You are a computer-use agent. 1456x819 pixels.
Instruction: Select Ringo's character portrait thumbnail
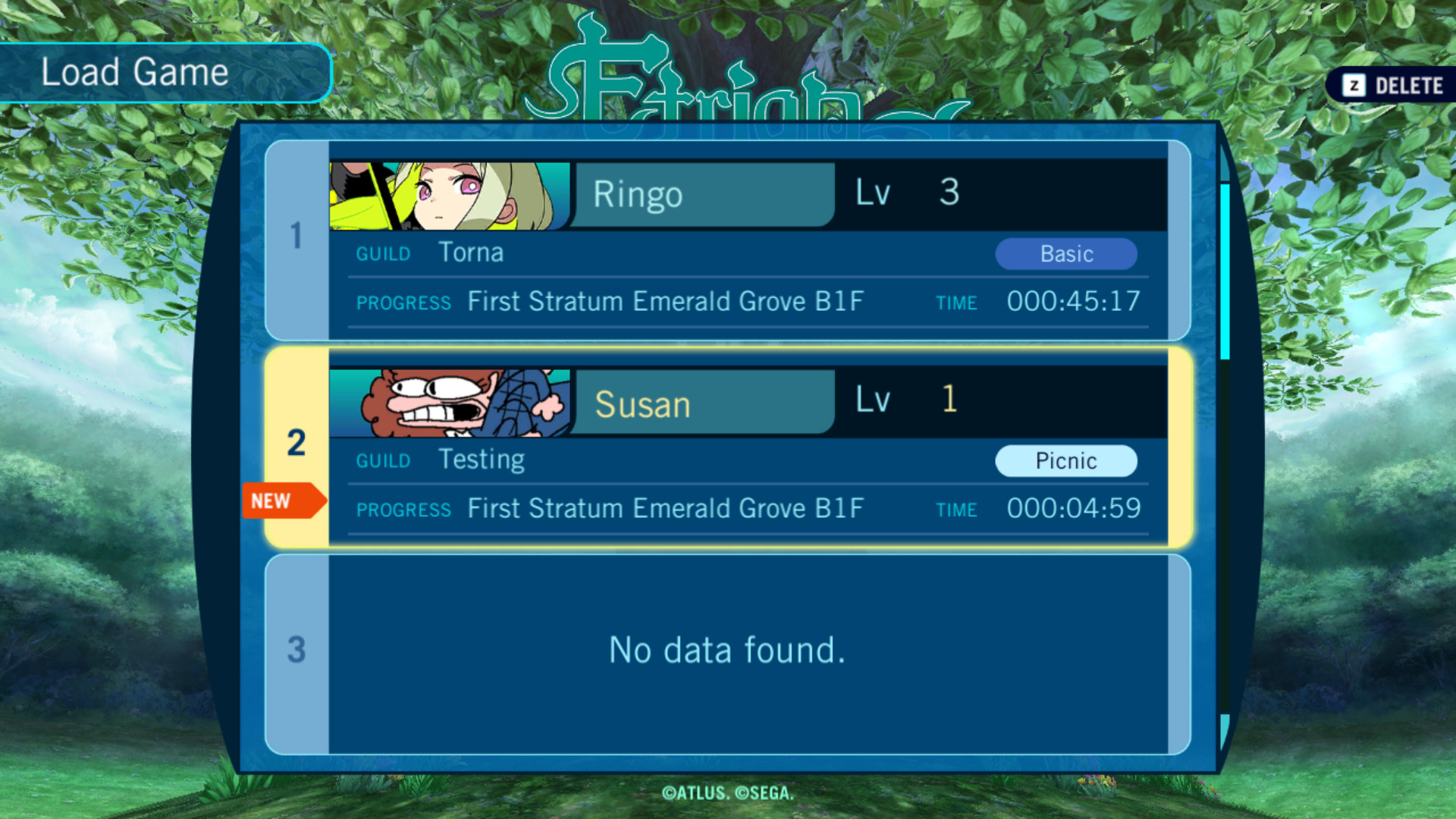(x=447, y=193)
